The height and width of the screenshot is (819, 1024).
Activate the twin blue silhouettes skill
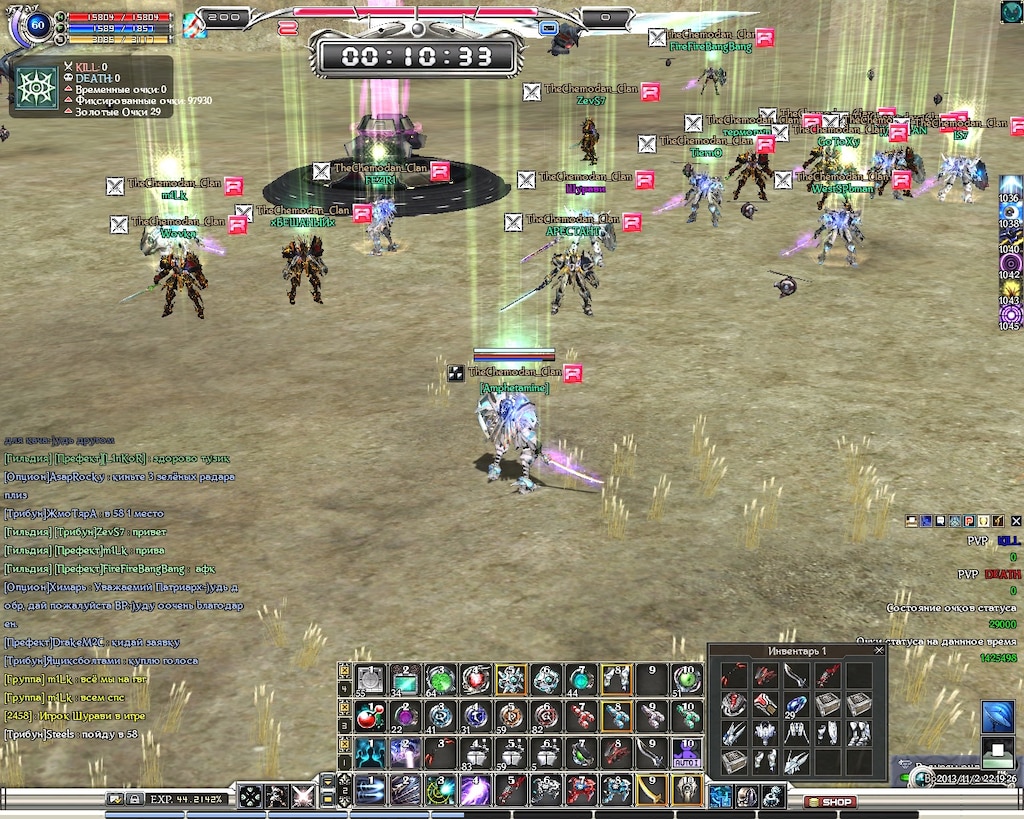point(370,753)
